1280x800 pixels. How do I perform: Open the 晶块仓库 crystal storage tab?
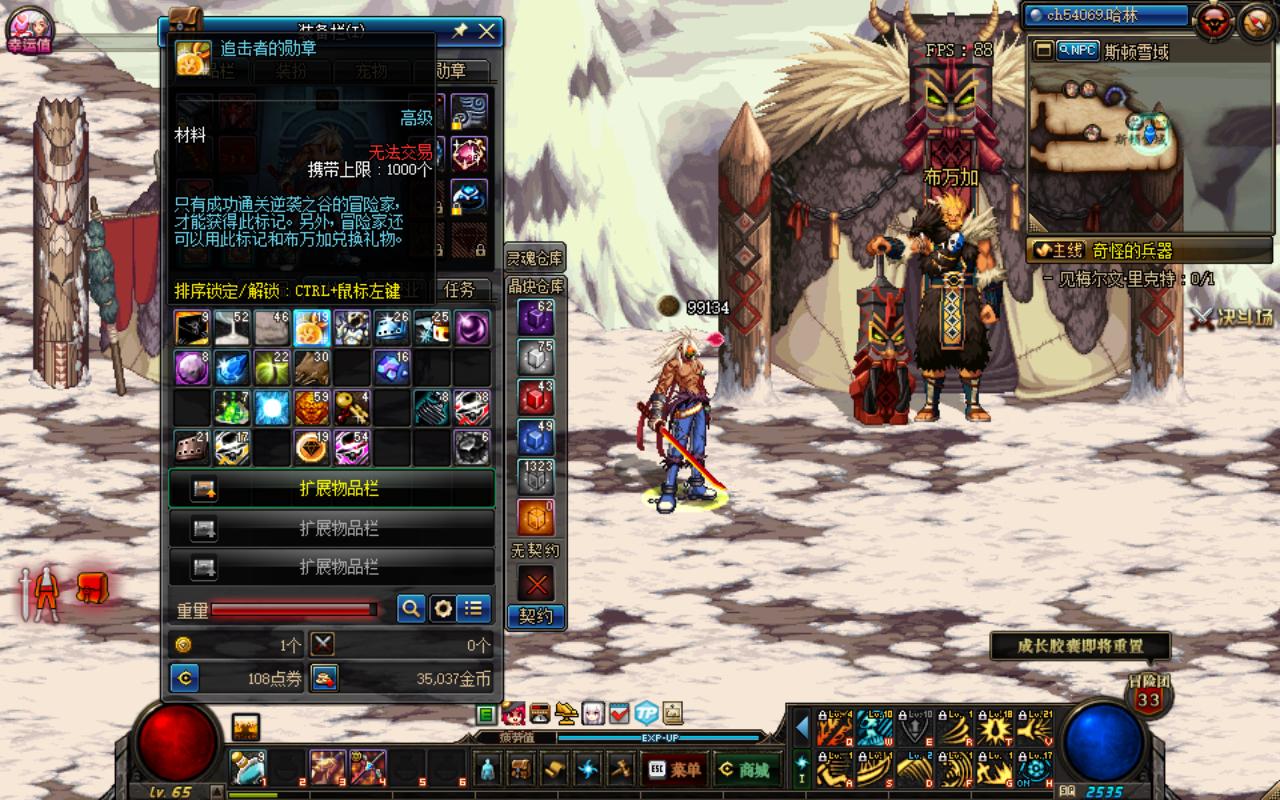point(535,286)
